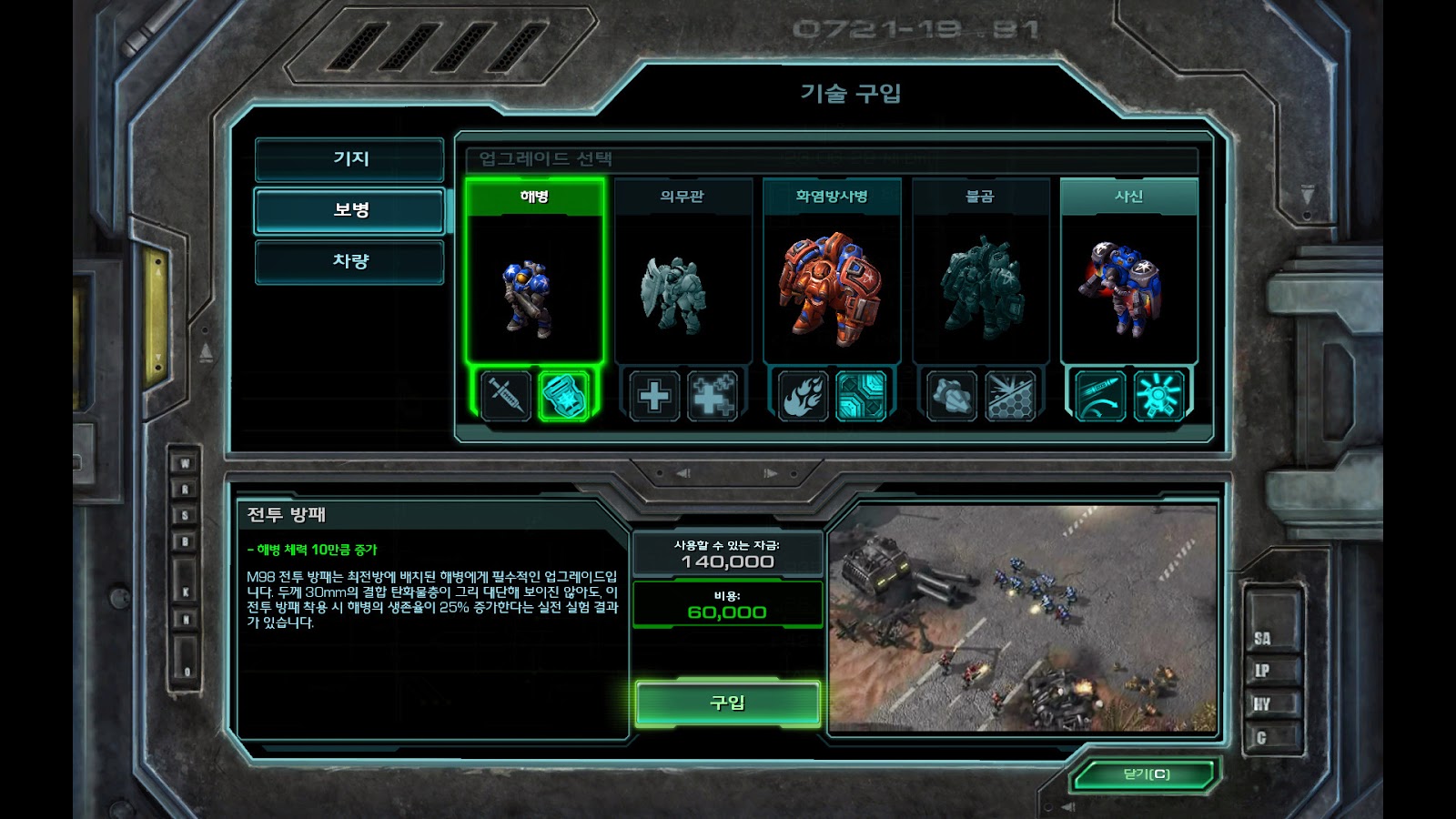Select the marine combat shield upgrade
The image size is (1456, 819).
563,396
